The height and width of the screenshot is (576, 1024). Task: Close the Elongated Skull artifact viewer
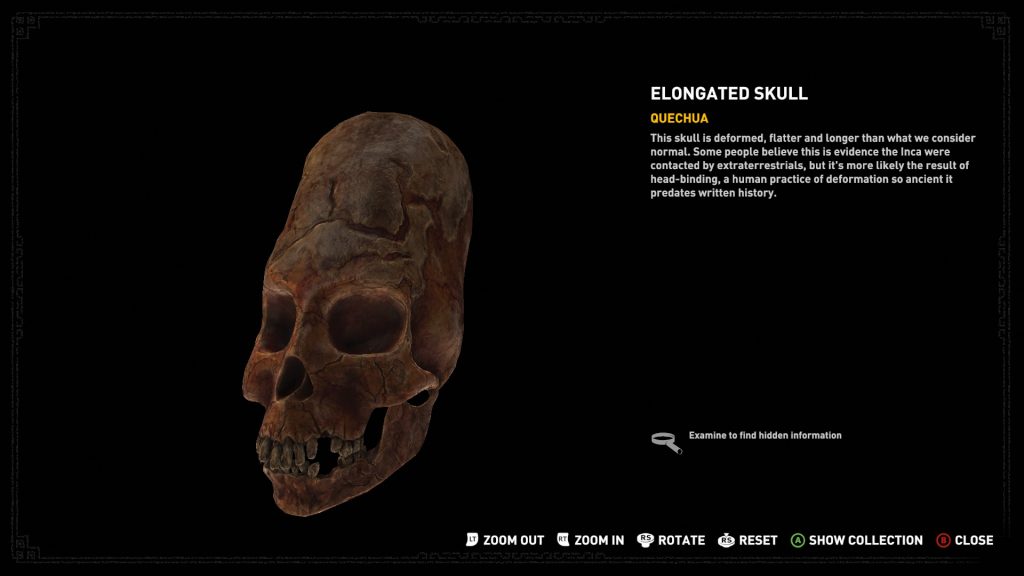coord(964,540)
